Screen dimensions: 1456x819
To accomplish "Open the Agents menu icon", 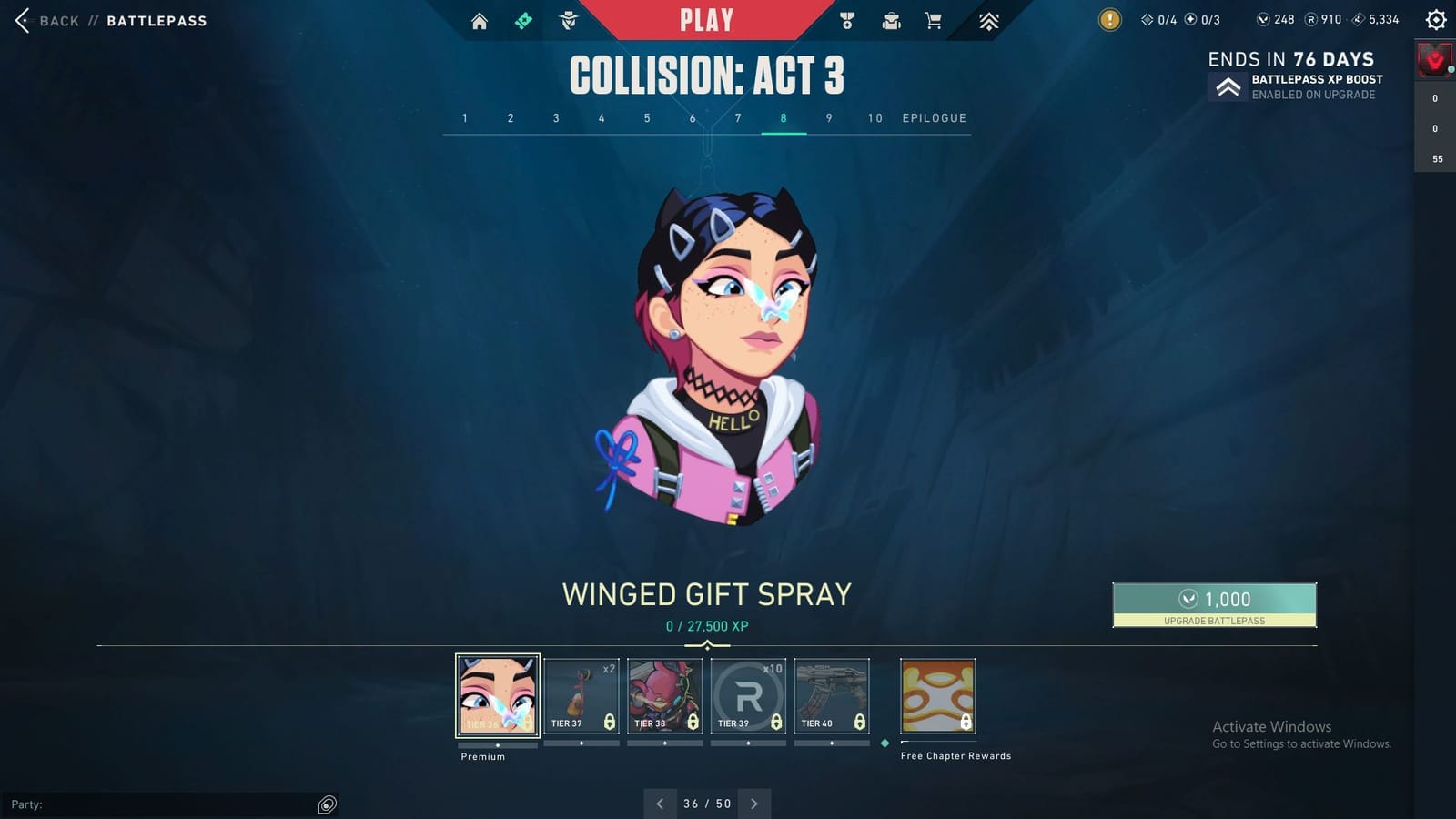I will point(567,20).
